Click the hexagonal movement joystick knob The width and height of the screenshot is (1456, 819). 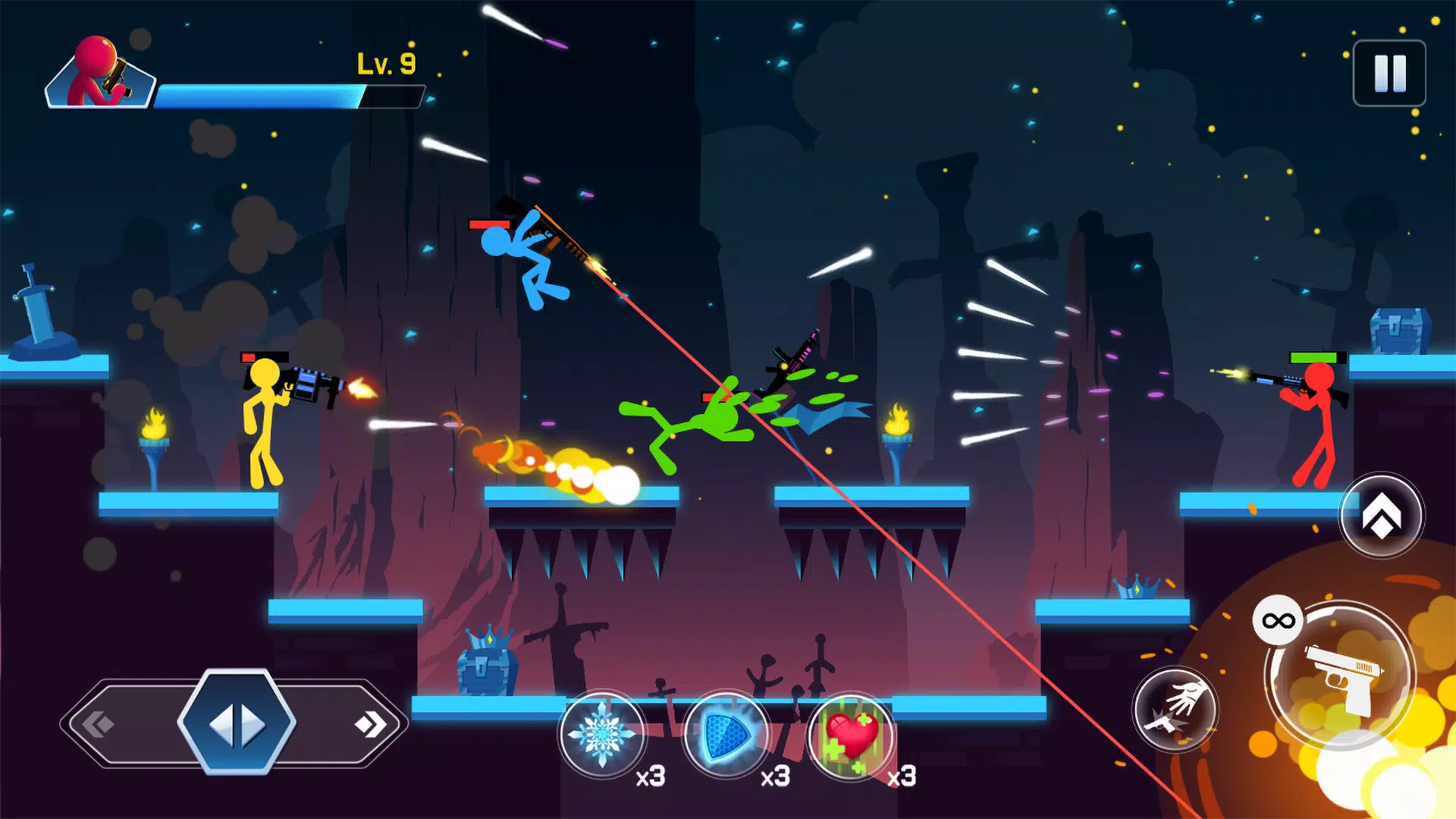(237, 723)
